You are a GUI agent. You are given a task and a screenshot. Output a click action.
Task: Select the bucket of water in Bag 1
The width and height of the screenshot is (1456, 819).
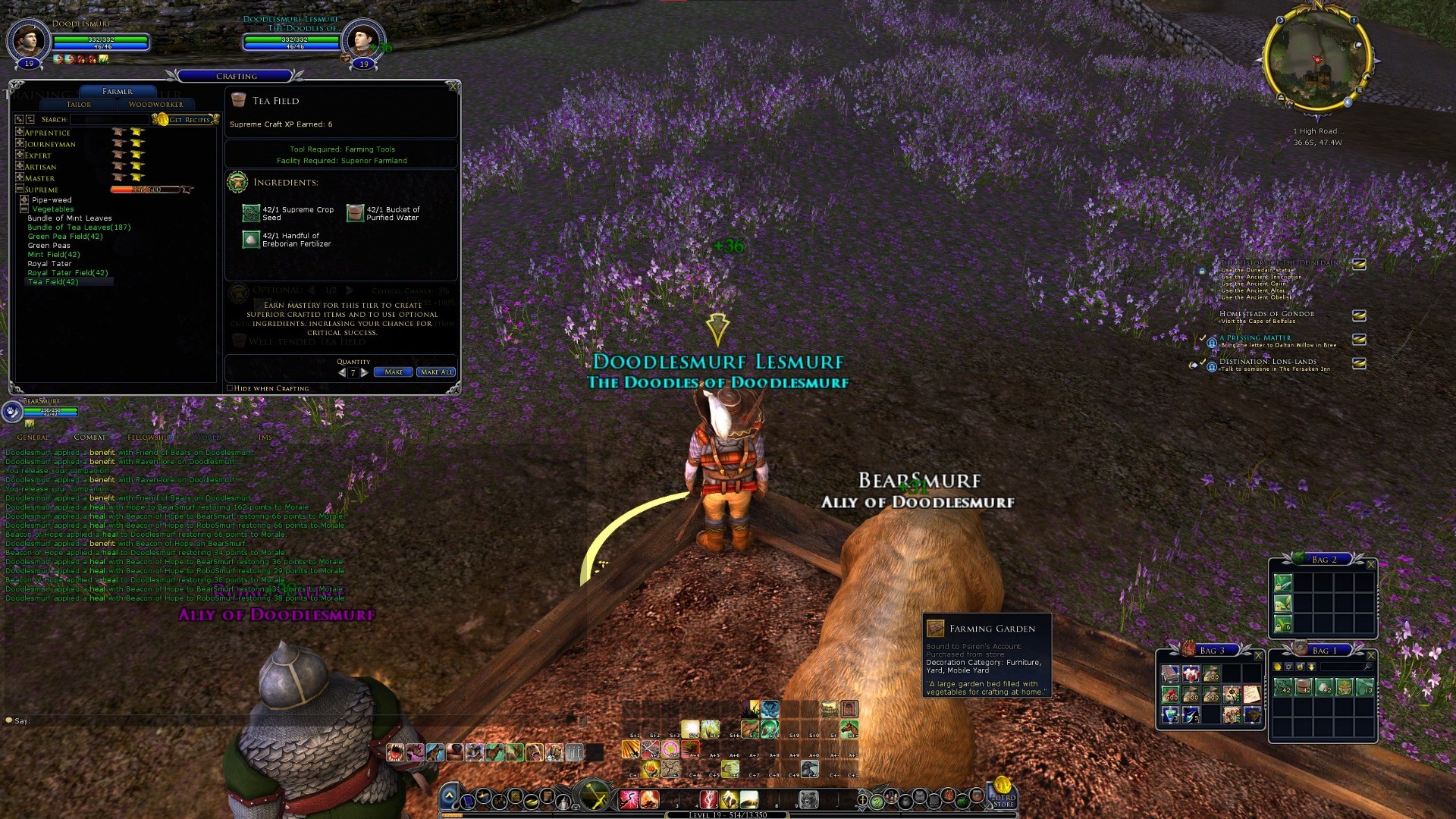[x=1304, y=687]
